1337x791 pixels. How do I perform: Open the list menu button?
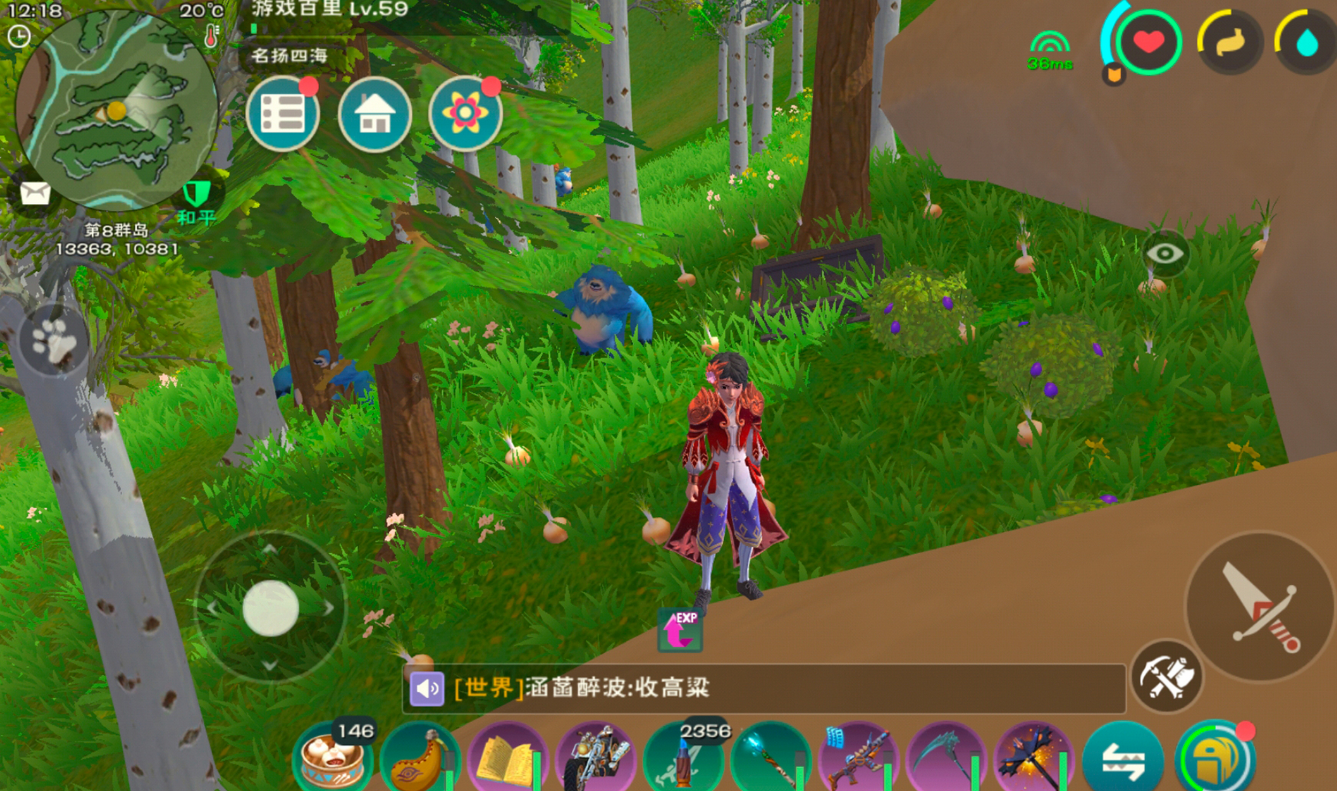click(283, 115)
